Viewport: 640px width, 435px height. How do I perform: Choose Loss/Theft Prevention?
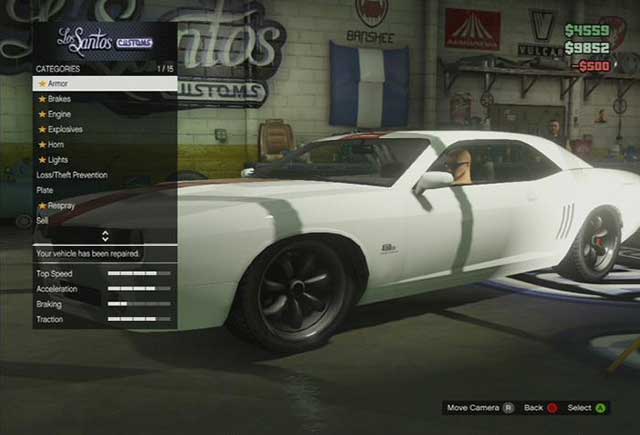(x=72, y=175)
